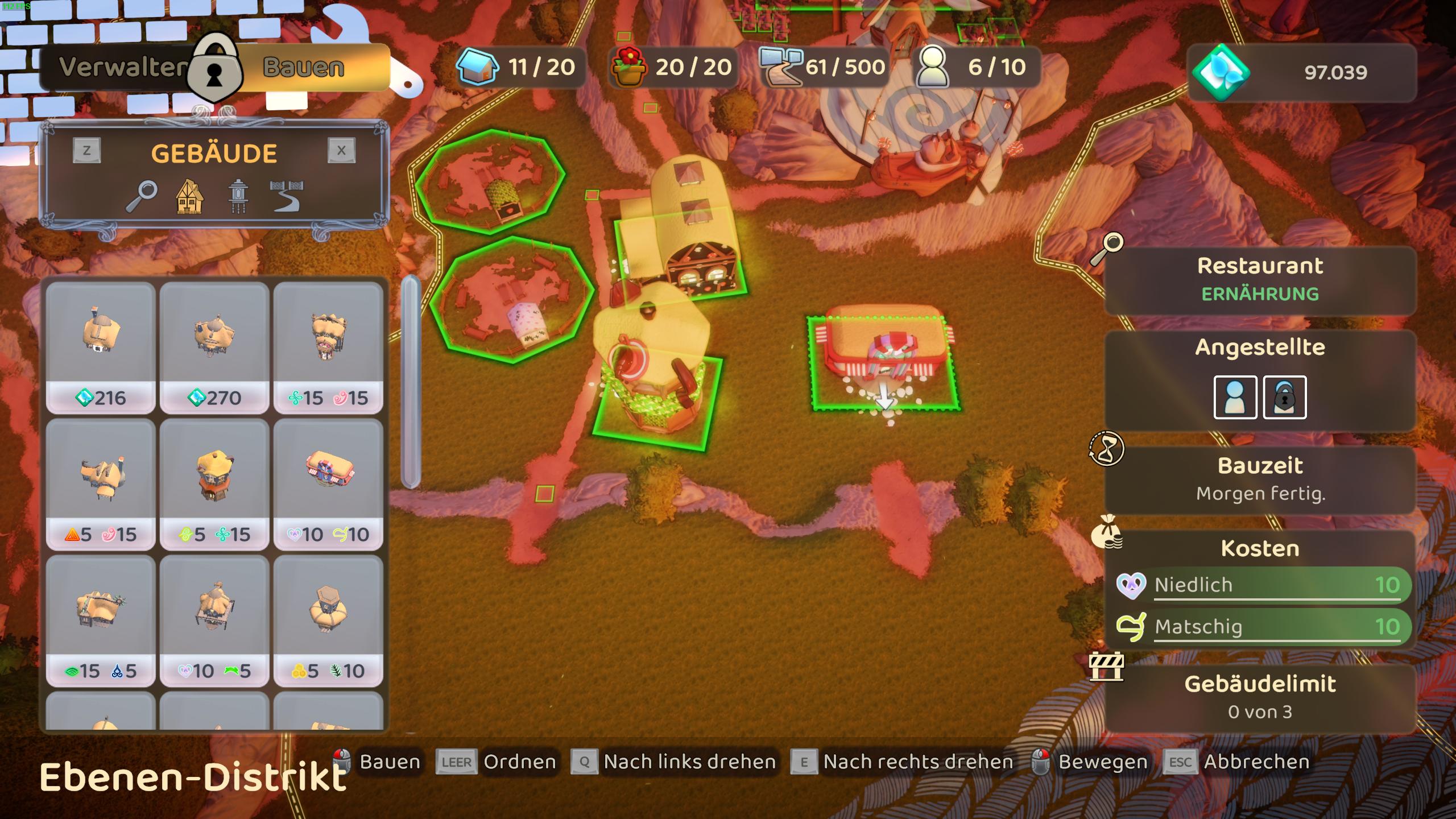Select the building costing 216 gems
The width and height of the screenshot is (1456, 819).
(101, 347)
